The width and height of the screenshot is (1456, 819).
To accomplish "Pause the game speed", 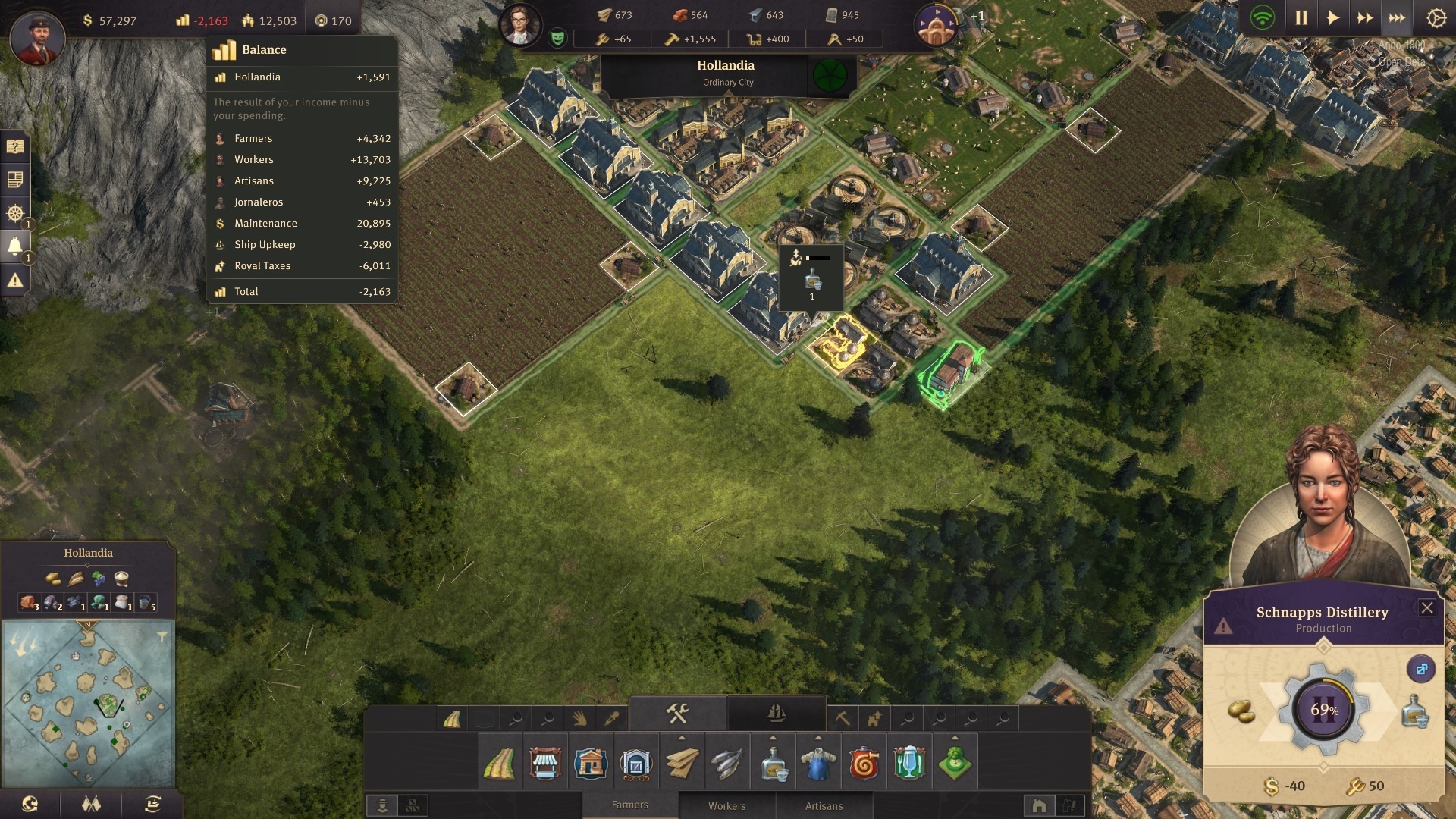I will coord(1301,18).
